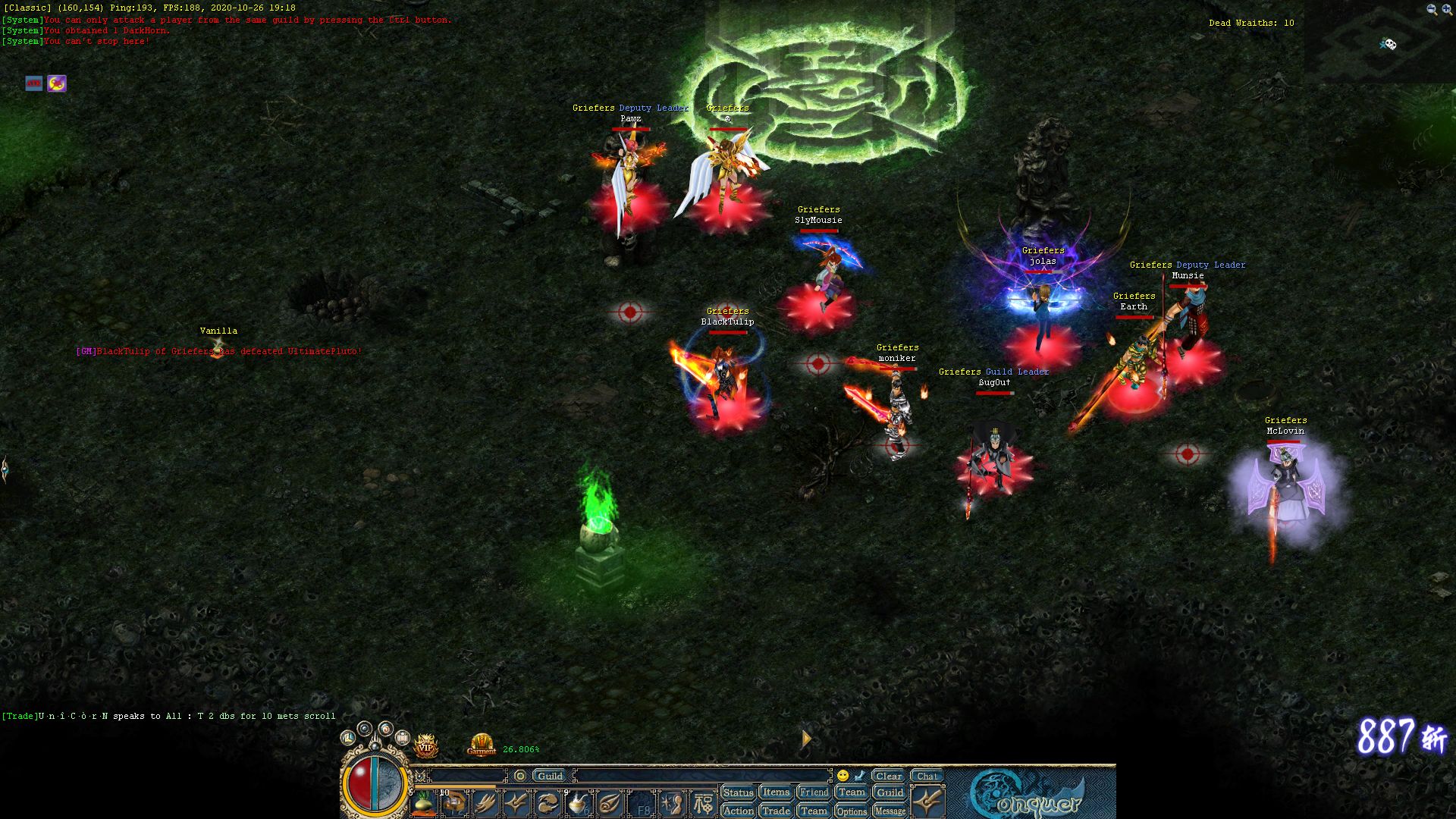1456x819 pixels.
Task: Open the VIP badge menu
Action: click(425, 746)
